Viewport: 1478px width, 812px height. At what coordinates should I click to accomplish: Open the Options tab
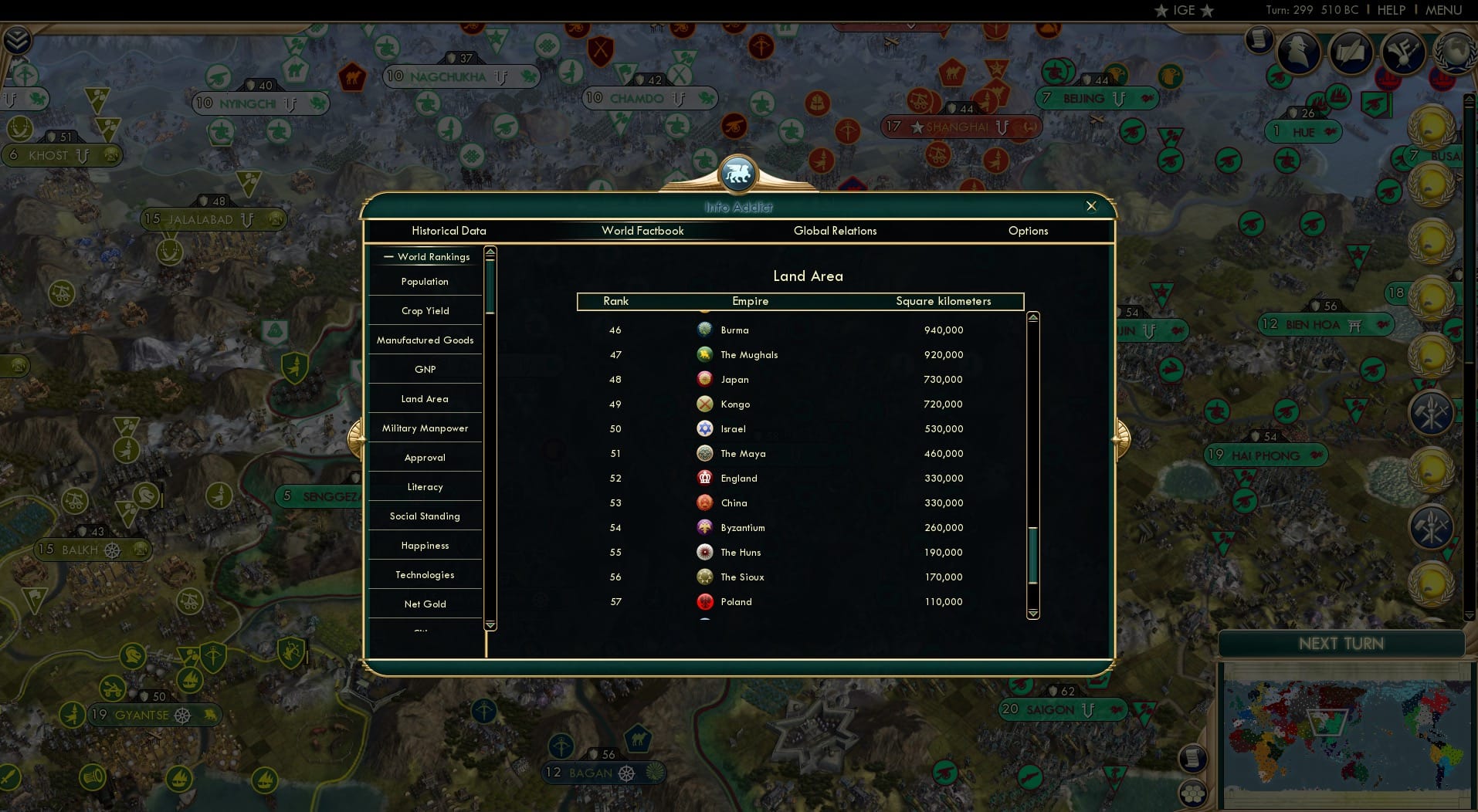point(1028,231)
